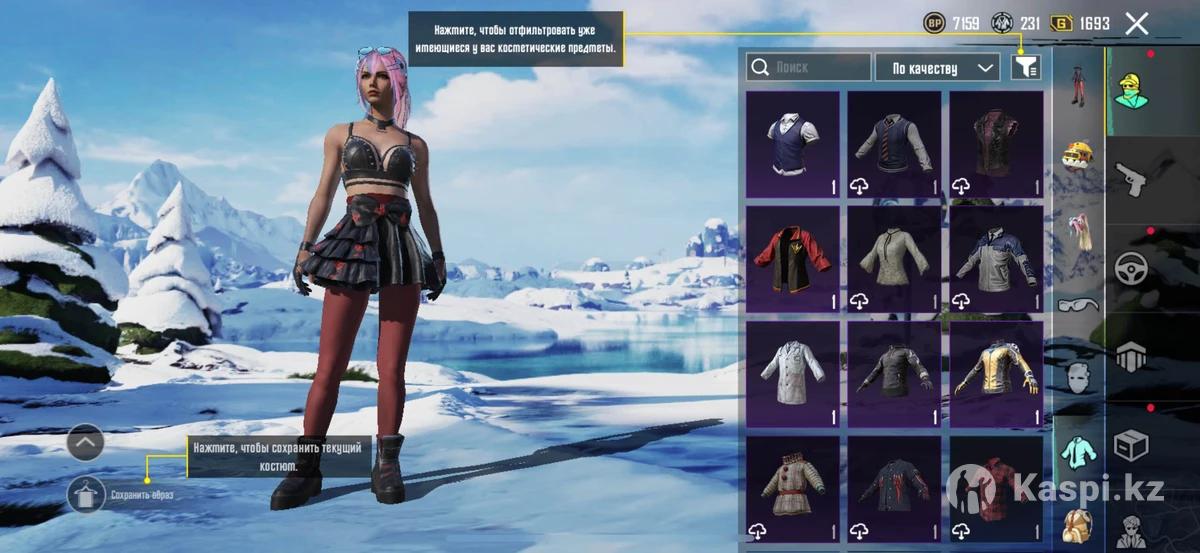The height and width of the screenshot is (553, 1200).
Task: Select the dark maroon leather vest
Action: point(996,145)
